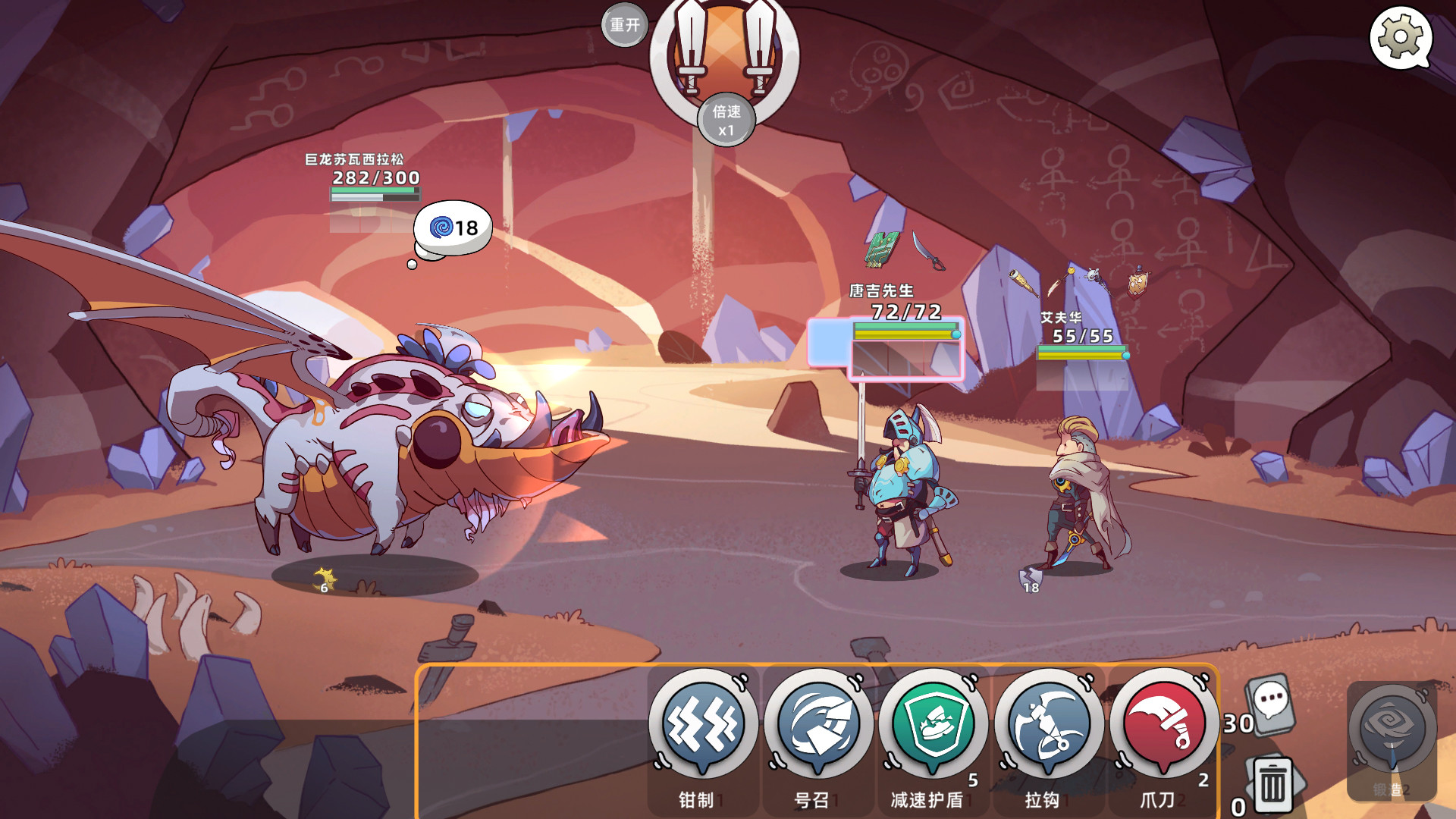Inspect the green armor equipment icon
Image resolution: width=1456 pixels, height=819 pixels.
click(x=882, y=249)
